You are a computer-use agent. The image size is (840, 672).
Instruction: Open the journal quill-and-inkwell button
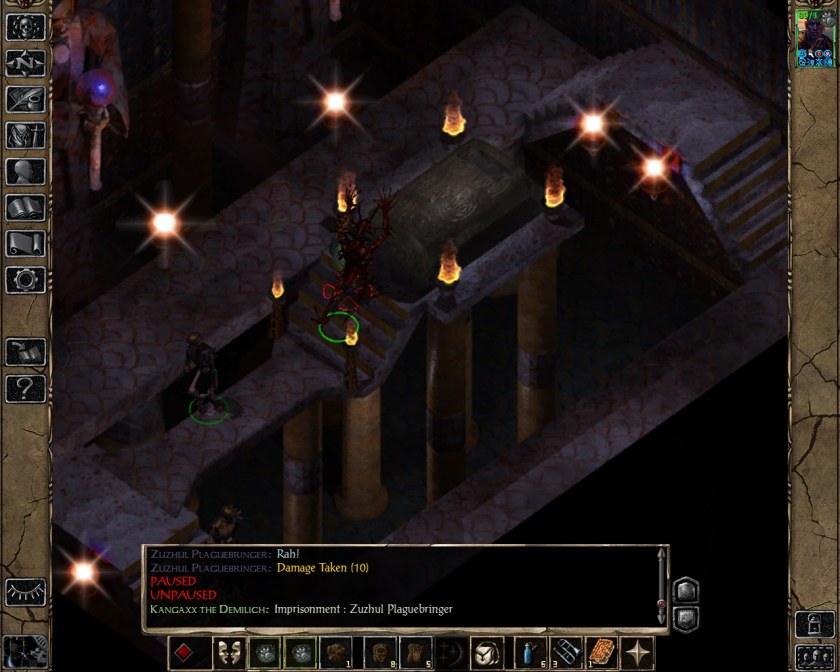point(26,99)
